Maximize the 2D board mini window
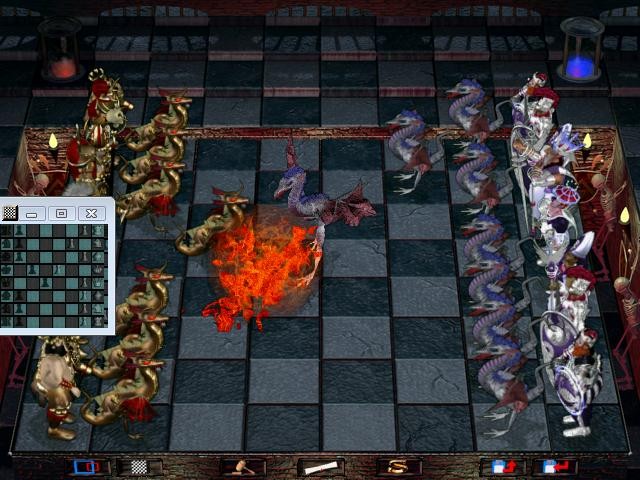This screenshot has width=640, height=480. (61, 213)
